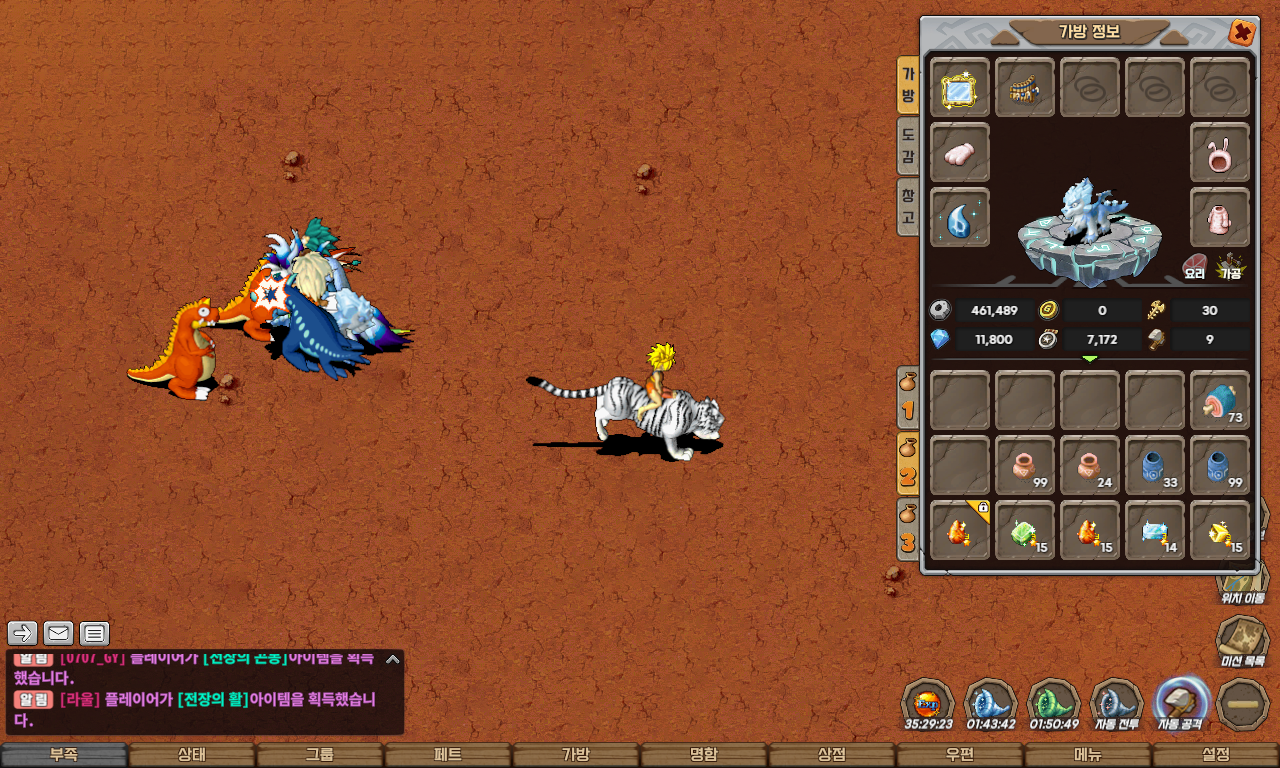This screenshot has height=768, width=1280.
Task: Select the meat item with 73 count
Action: click(x=1220, y=400)
